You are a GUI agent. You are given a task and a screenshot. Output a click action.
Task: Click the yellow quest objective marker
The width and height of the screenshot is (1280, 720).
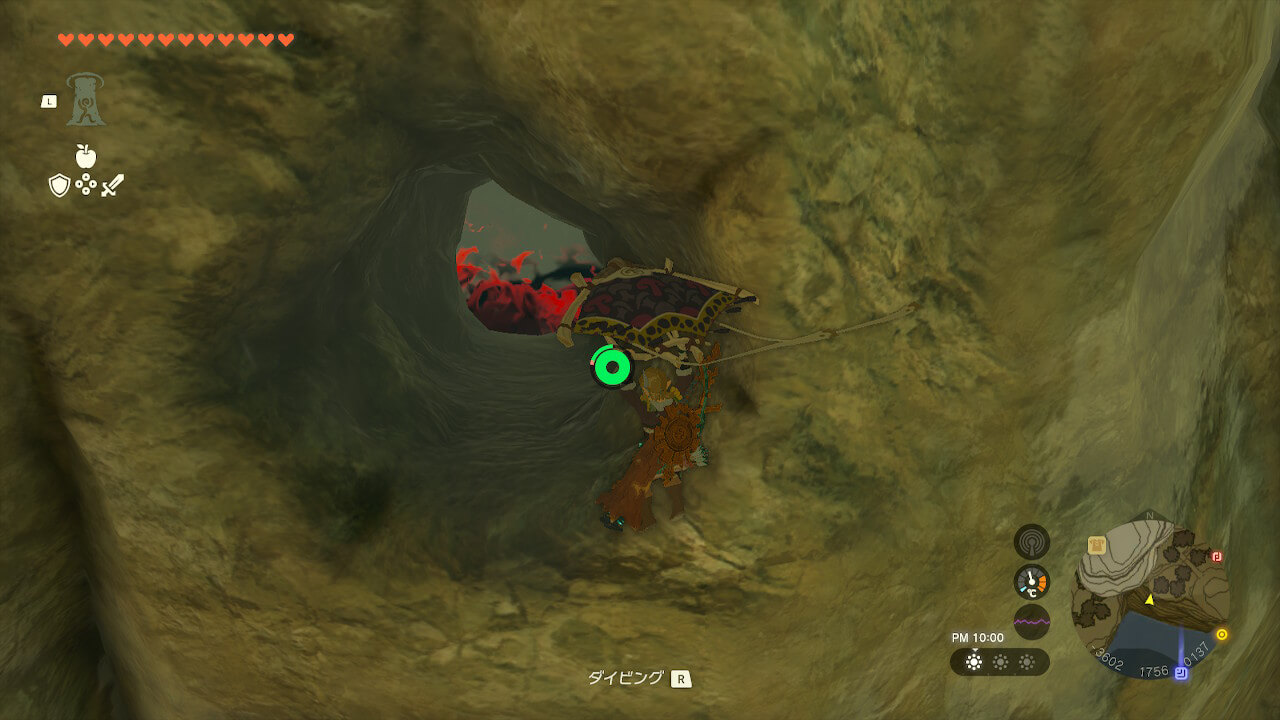(1222, 634)
